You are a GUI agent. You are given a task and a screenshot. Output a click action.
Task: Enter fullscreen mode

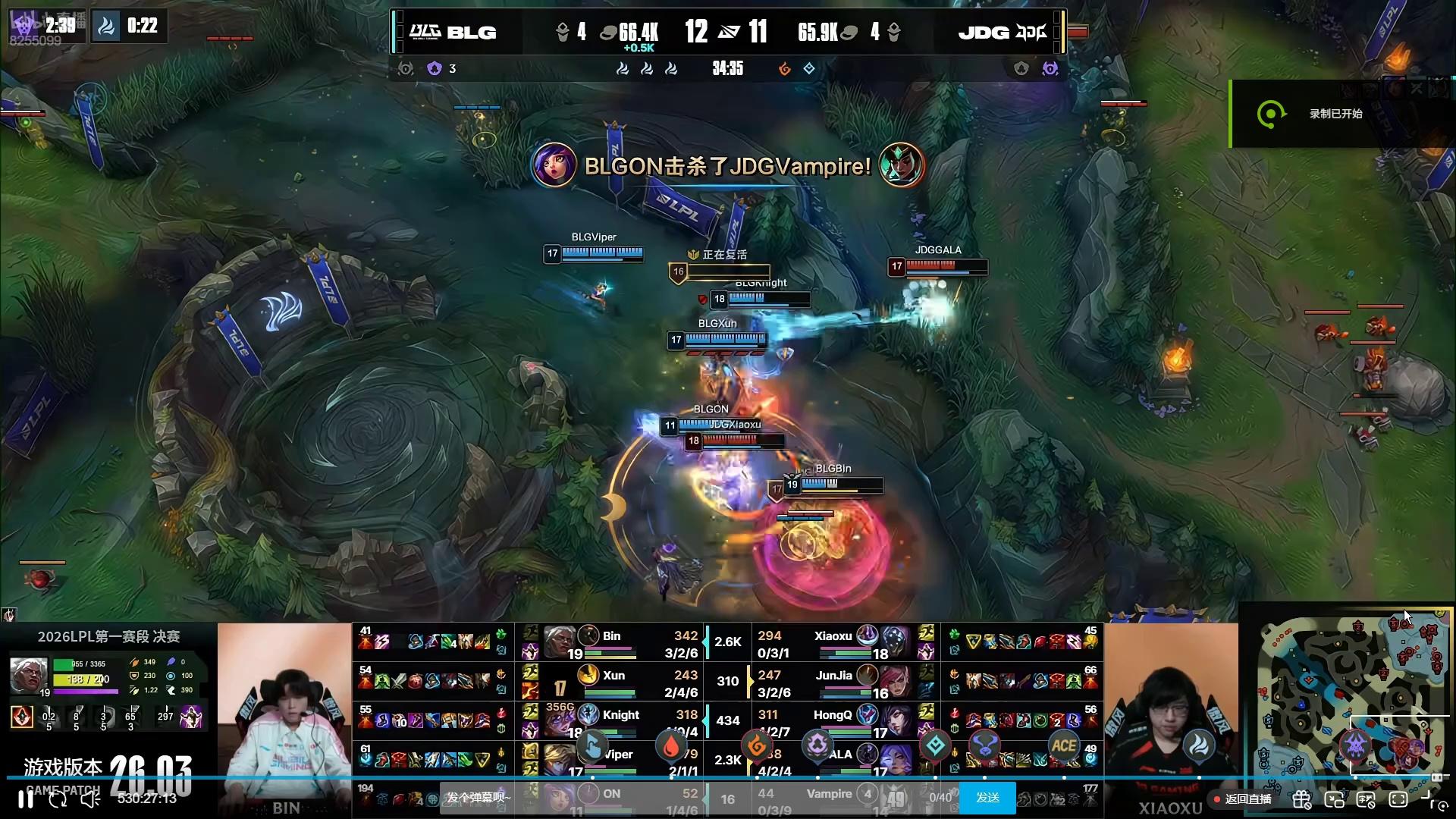(1398, 799)
